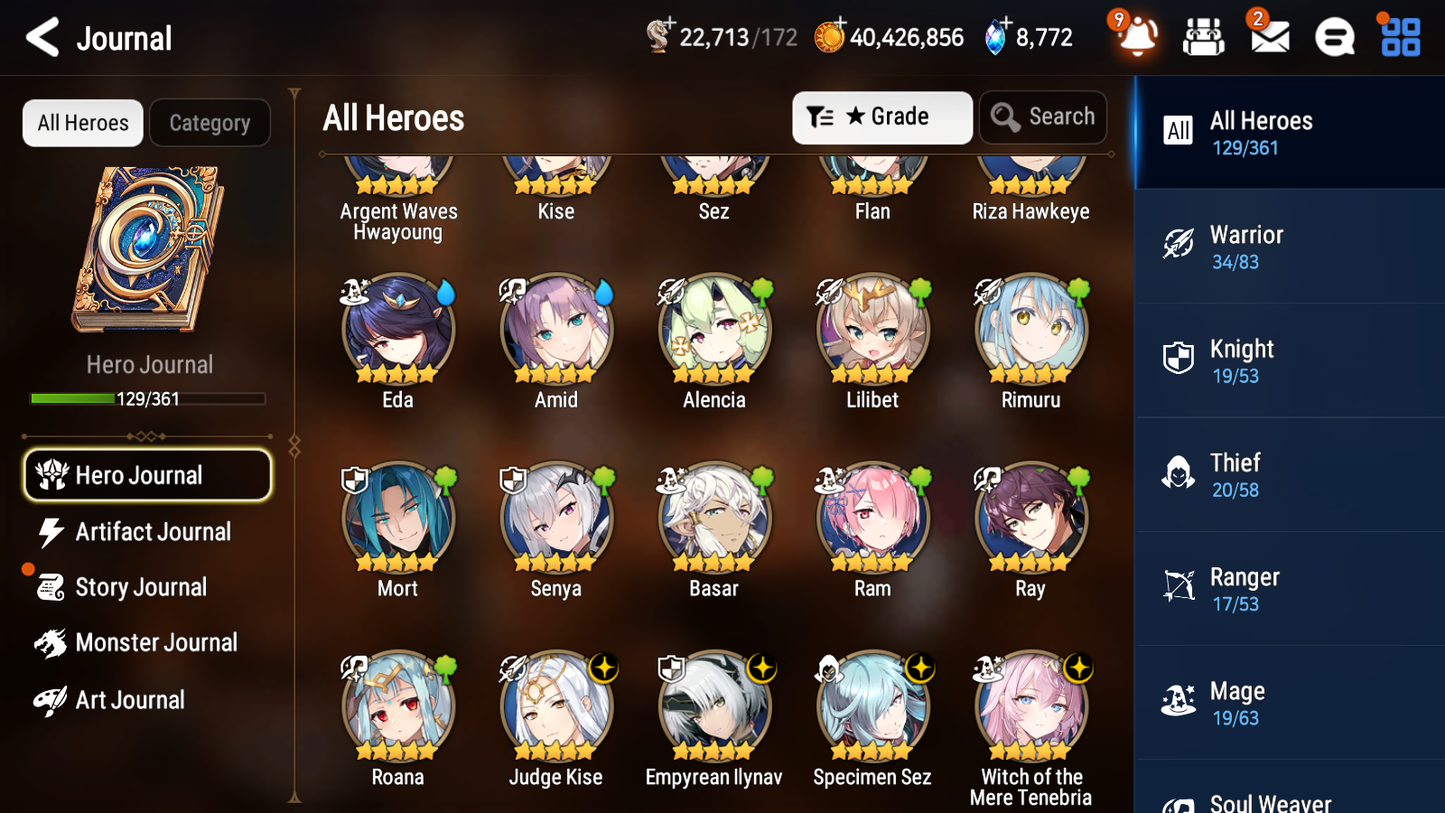The image size is (1445, 813).
Task: Select the All Heroes view toggle
Action: click(x=82, y=123)
